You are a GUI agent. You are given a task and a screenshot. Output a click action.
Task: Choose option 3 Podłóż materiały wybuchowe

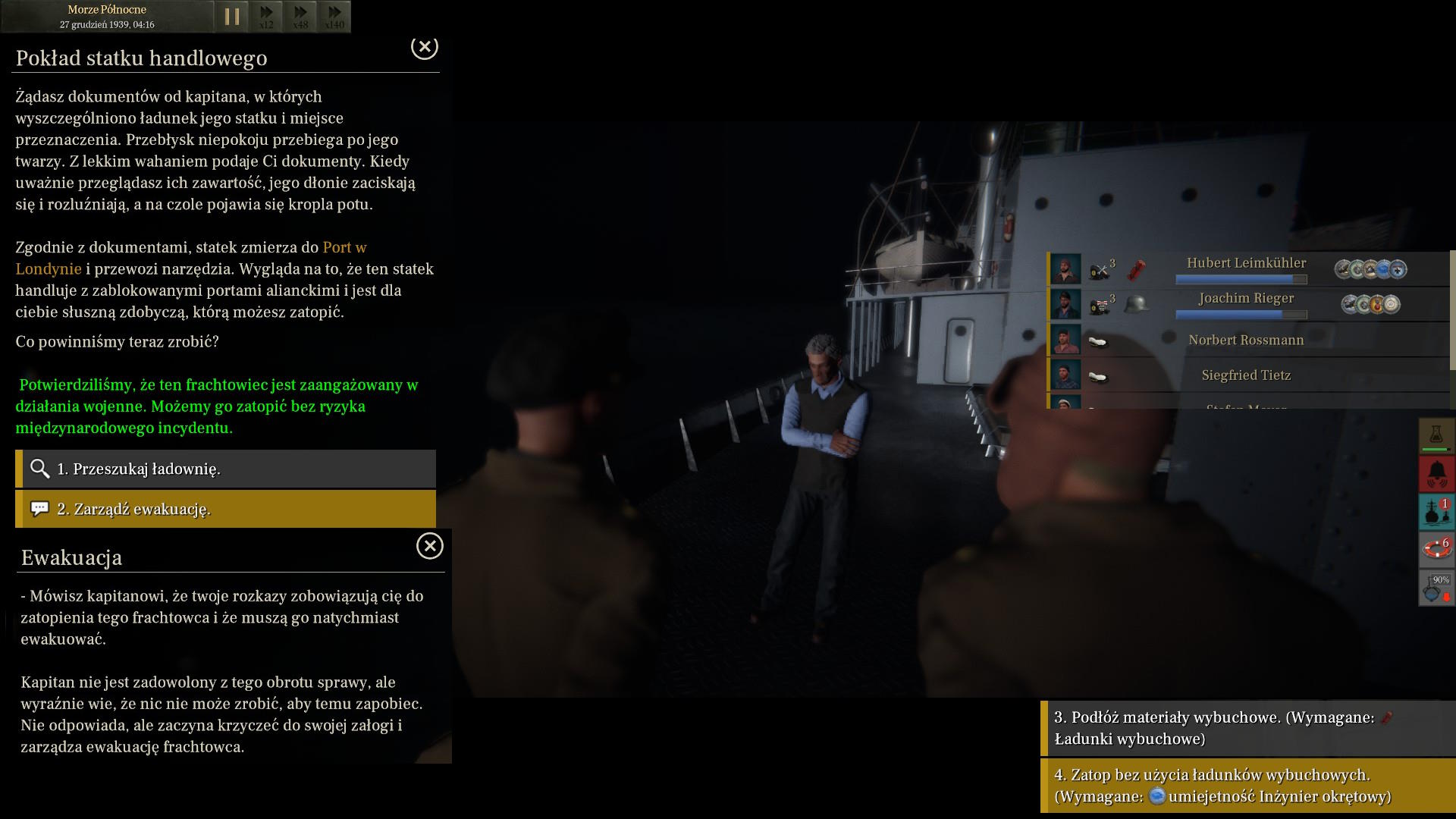pos(1247,728)
